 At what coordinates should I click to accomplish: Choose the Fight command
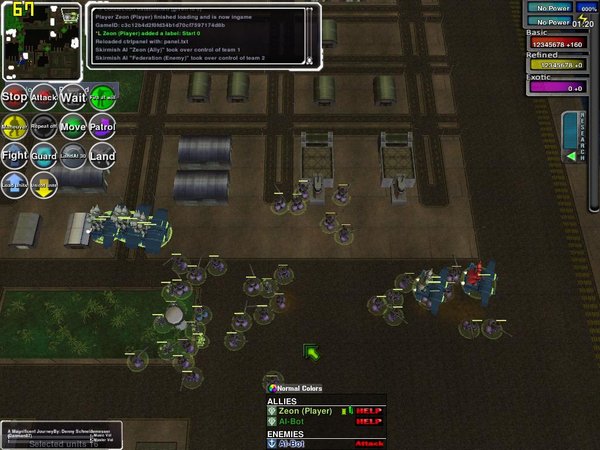pyautogui.click(x=14, y=156)
